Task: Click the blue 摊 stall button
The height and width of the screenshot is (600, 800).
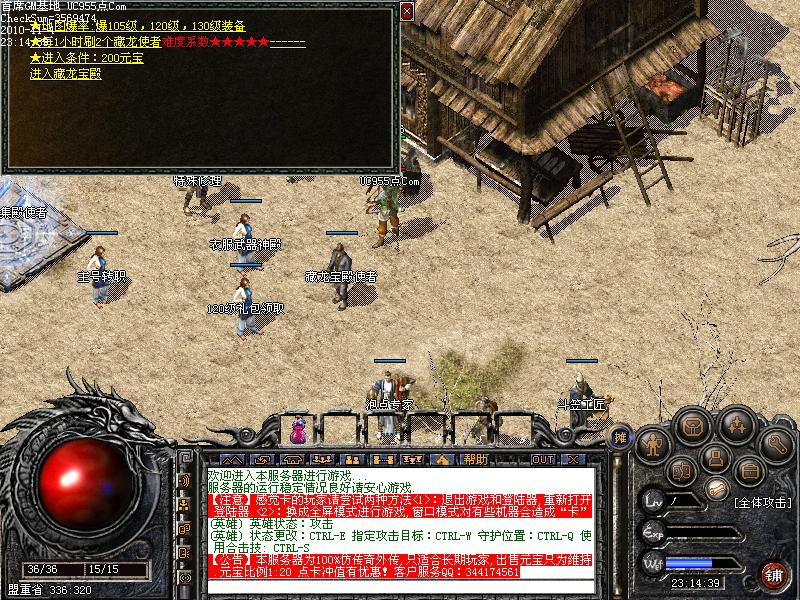Action: pyautogui.click(x=620, y=437)
